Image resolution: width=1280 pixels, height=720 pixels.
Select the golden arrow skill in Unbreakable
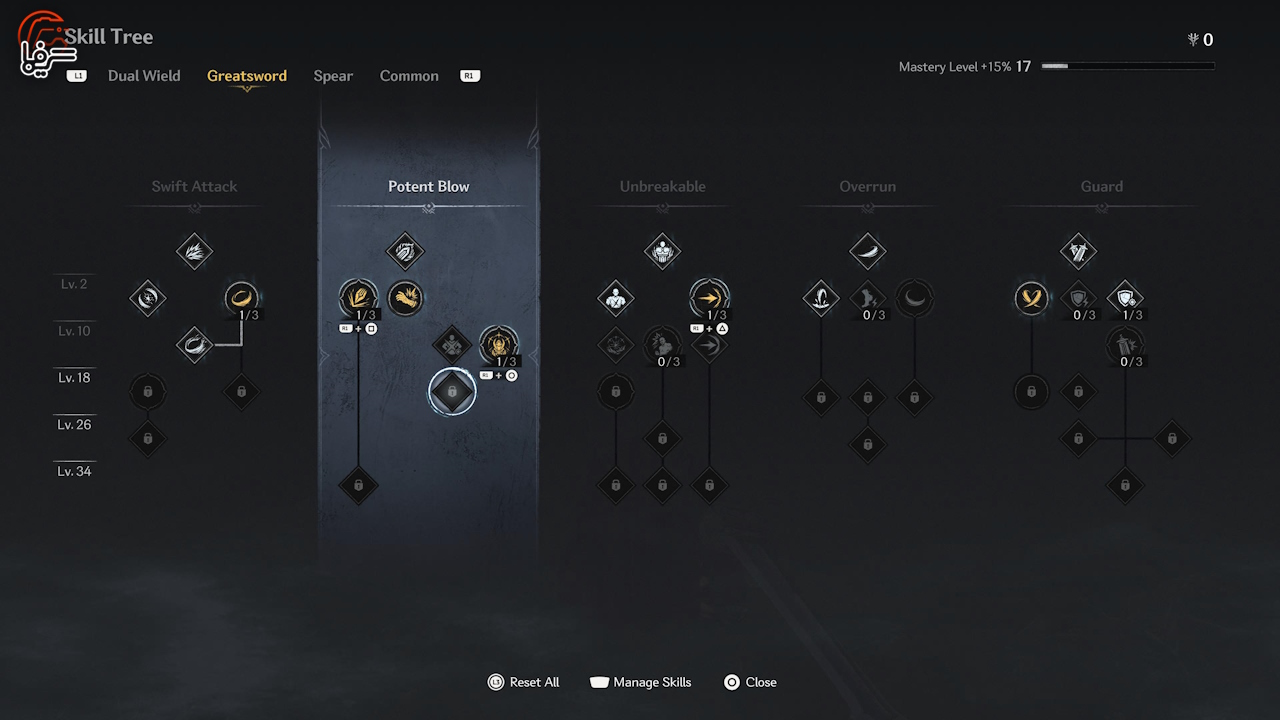tap(709, 297)
